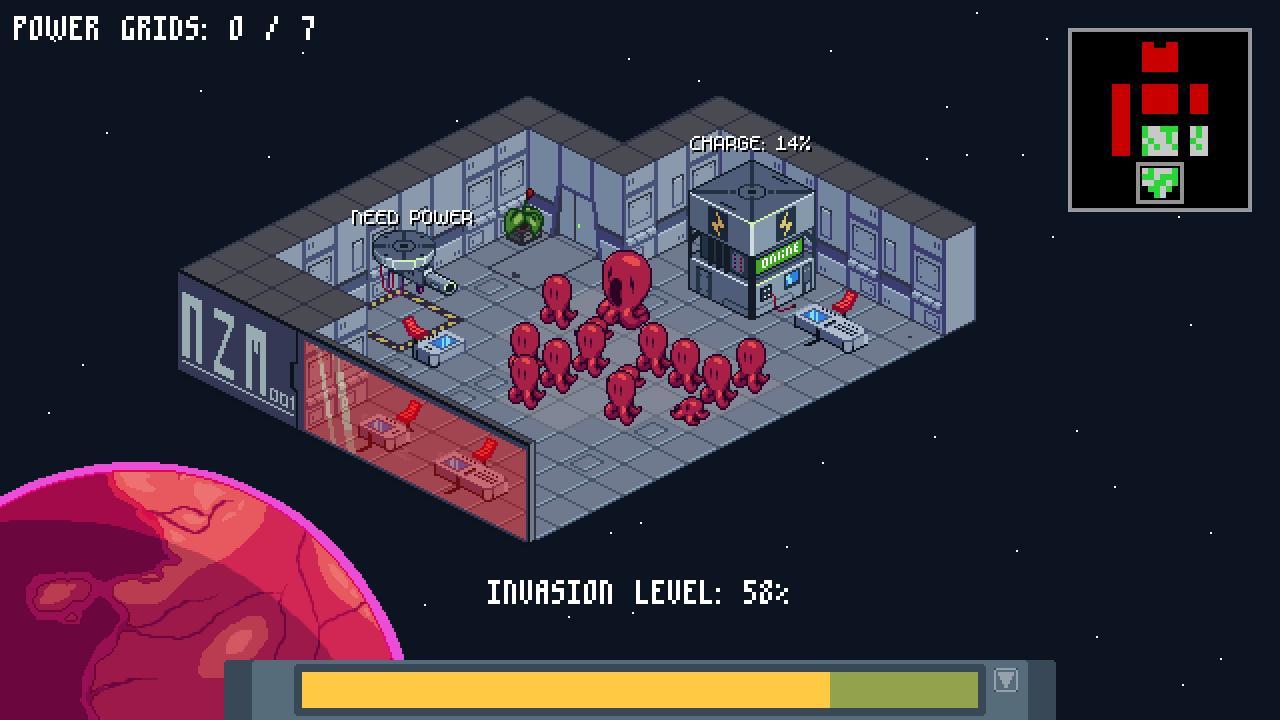Expand the highlighted green tile on the minimap
Image resolution: width=1280 pixels, height=720 pixels.
point(1158,183)
